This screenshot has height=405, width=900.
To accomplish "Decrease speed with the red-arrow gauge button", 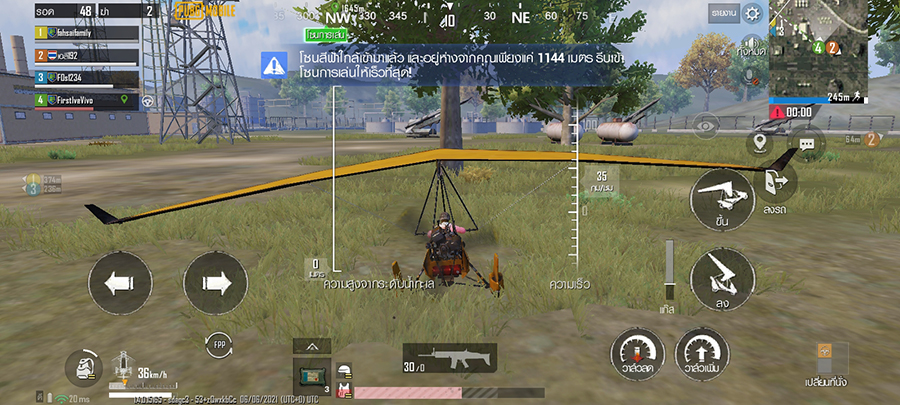I will click(x=640, y=356).
